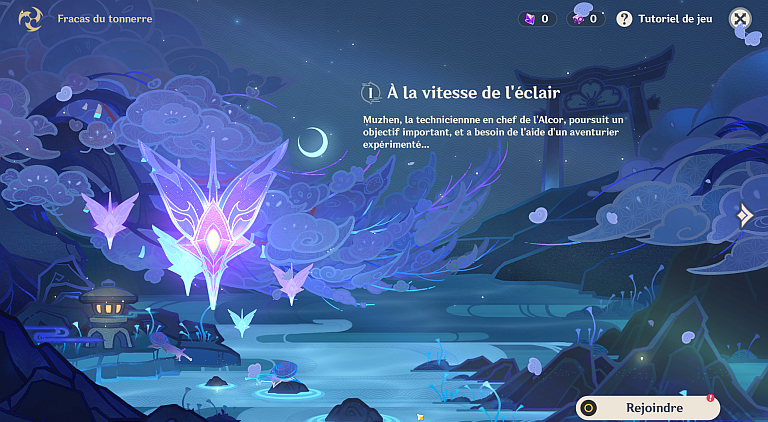Close the Fracas du tonnerre event screen

(740, 18)
